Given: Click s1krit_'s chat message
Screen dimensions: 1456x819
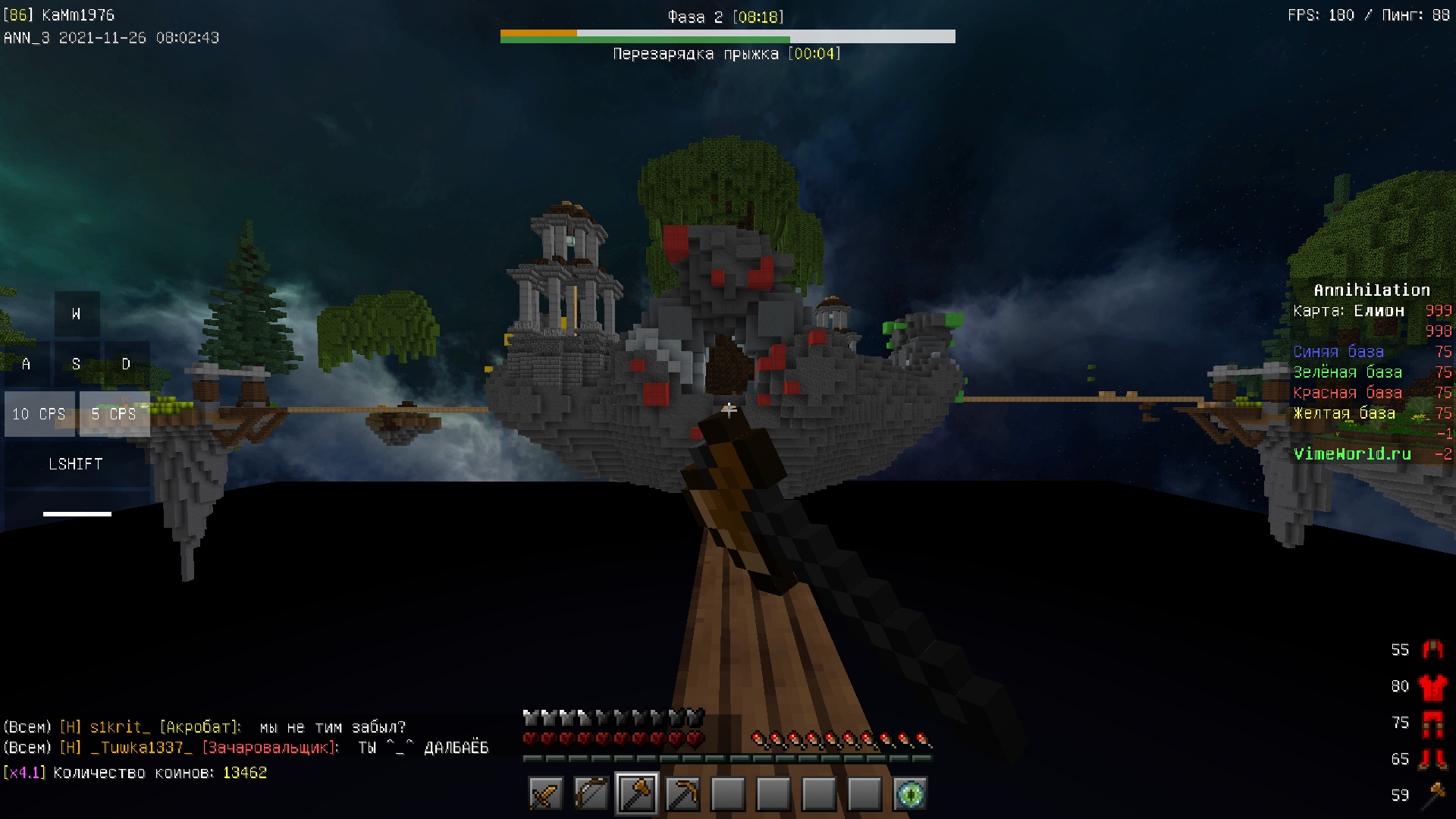Looking at the screenshot, I should click(205, 727).
